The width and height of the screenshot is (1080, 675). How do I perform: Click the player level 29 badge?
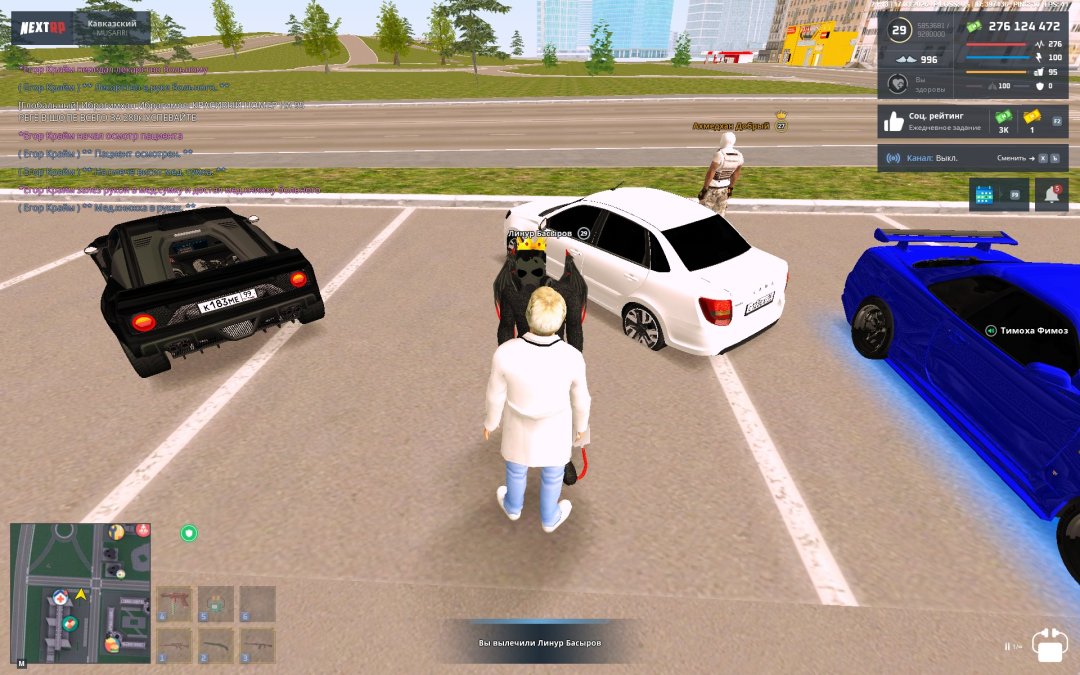click(898, 30)
